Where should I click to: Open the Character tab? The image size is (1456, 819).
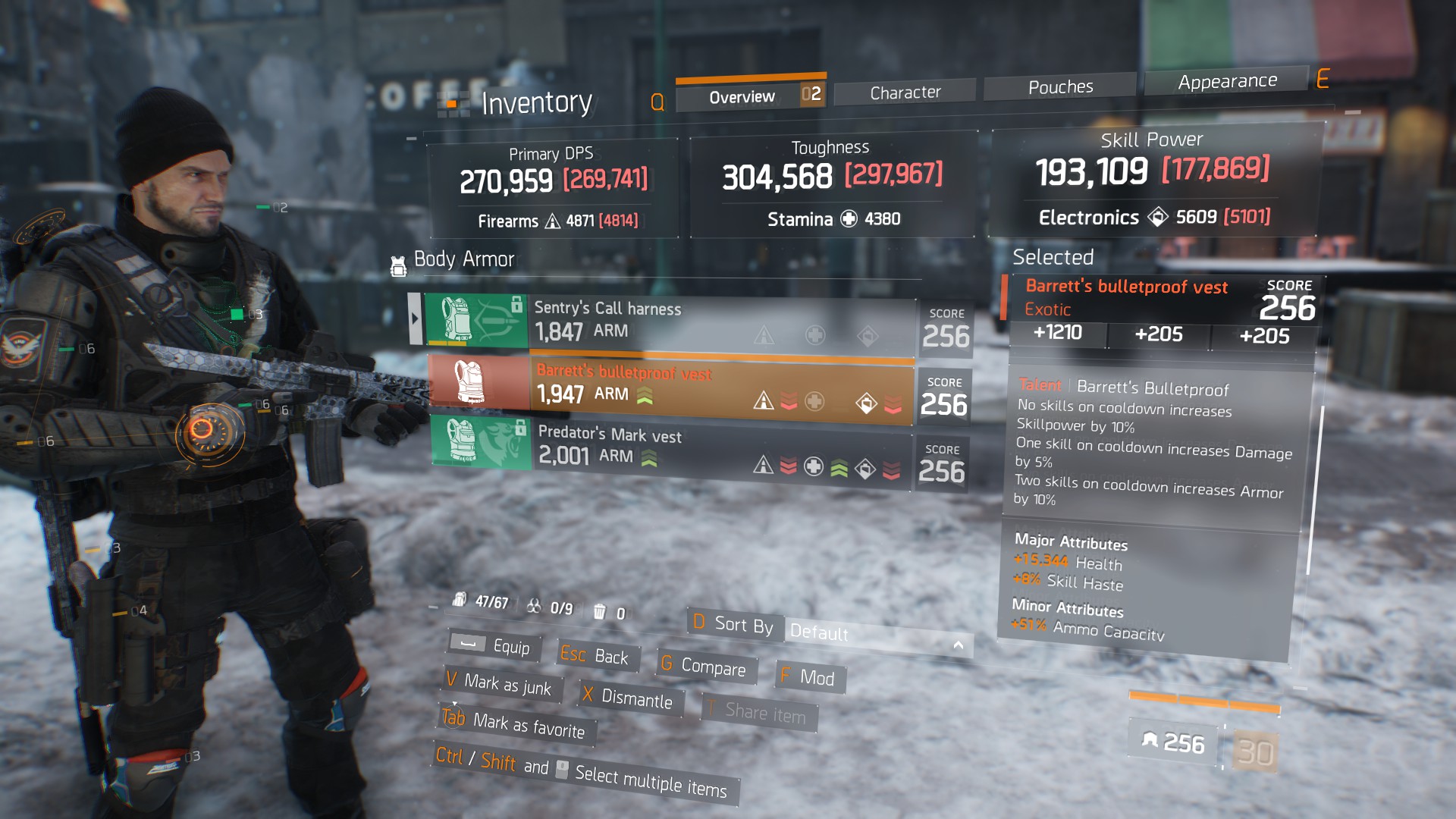[905, 93]
